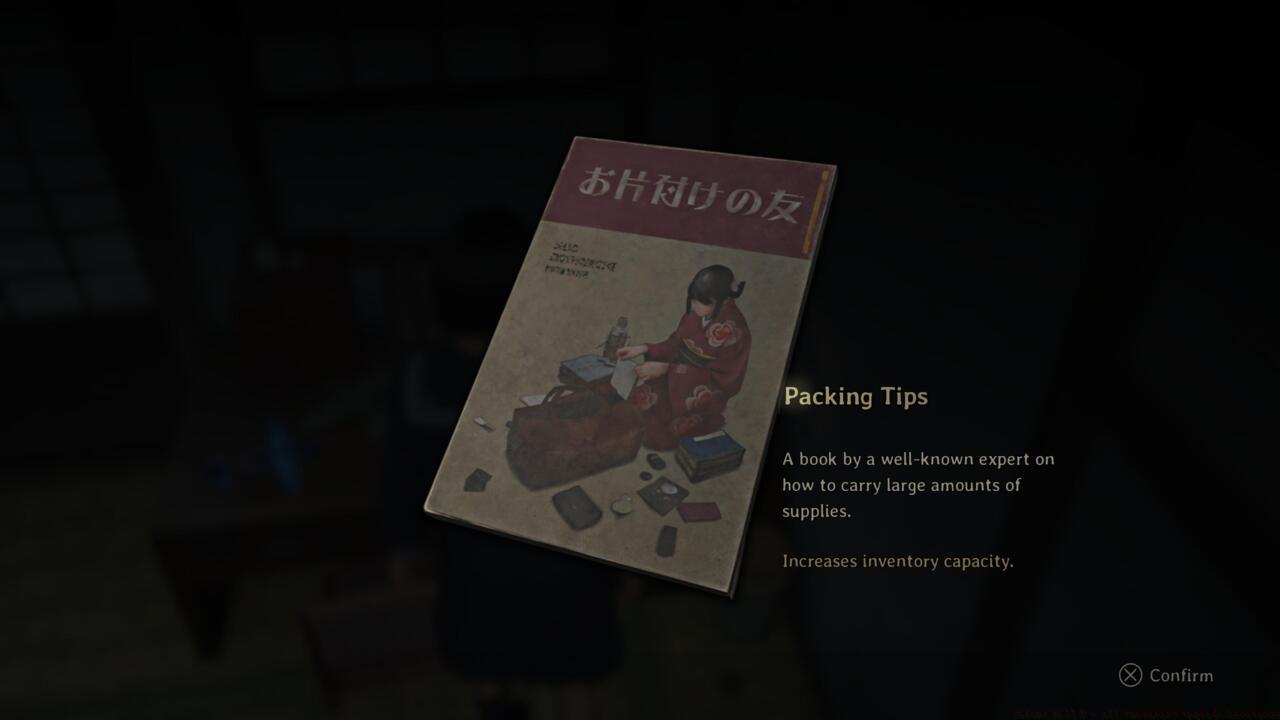This screenshot has width=1280, height=720.
Task: Click the small black box drawn beside the bag
Action: tap(478, 479)
